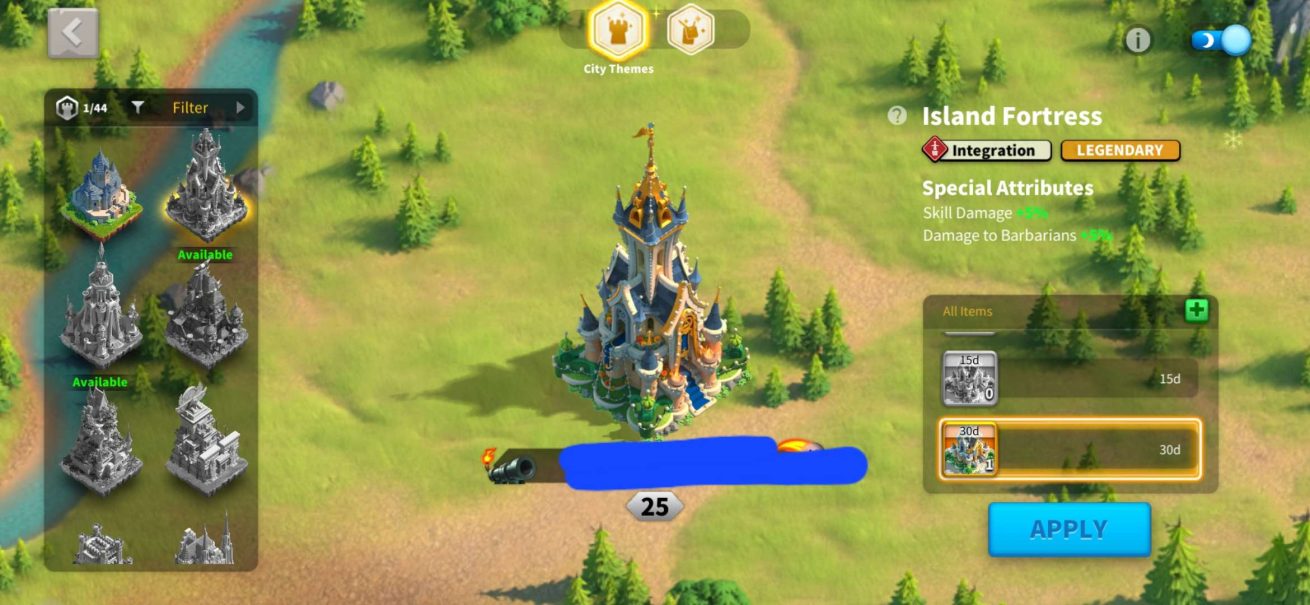Switch to the City Themes tab
The height and width of the screenshot is (605, 1310).
(x=620, y=30)
